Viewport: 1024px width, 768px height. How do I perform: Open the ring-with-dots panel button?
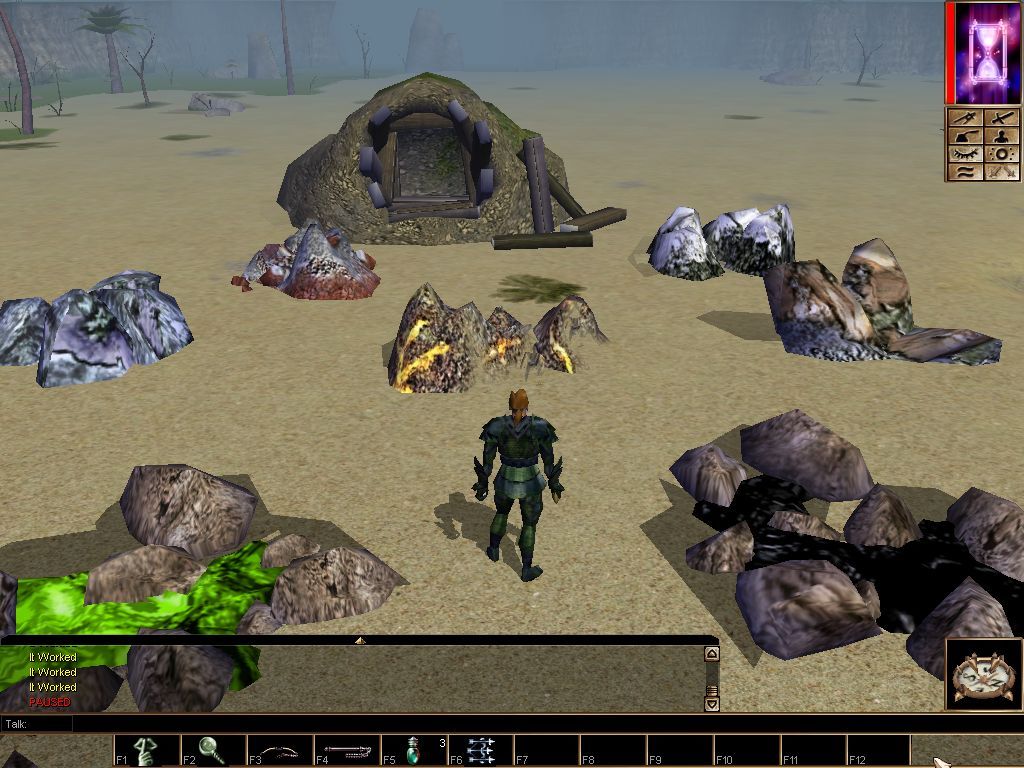click(x=1002, y=154)
